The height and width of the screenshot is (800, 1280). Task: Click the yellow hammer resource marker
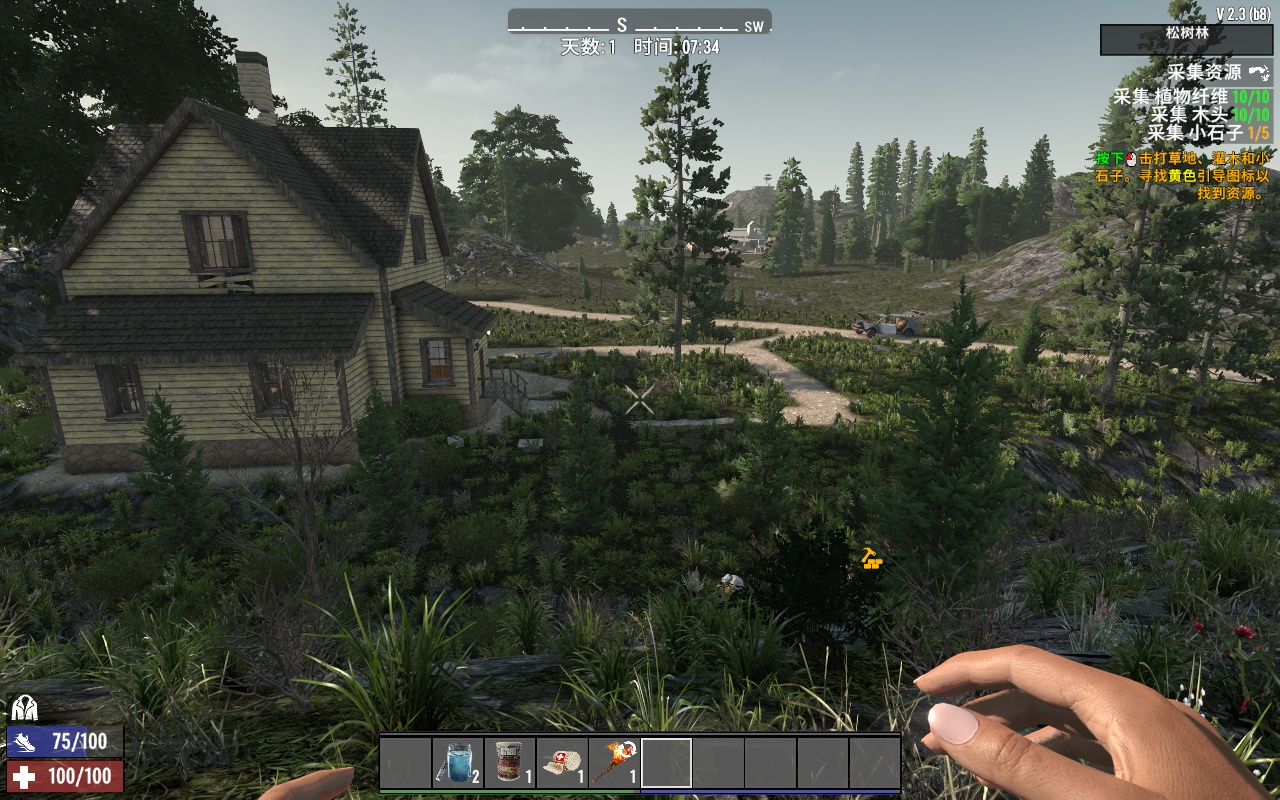[x=872, y=558]
